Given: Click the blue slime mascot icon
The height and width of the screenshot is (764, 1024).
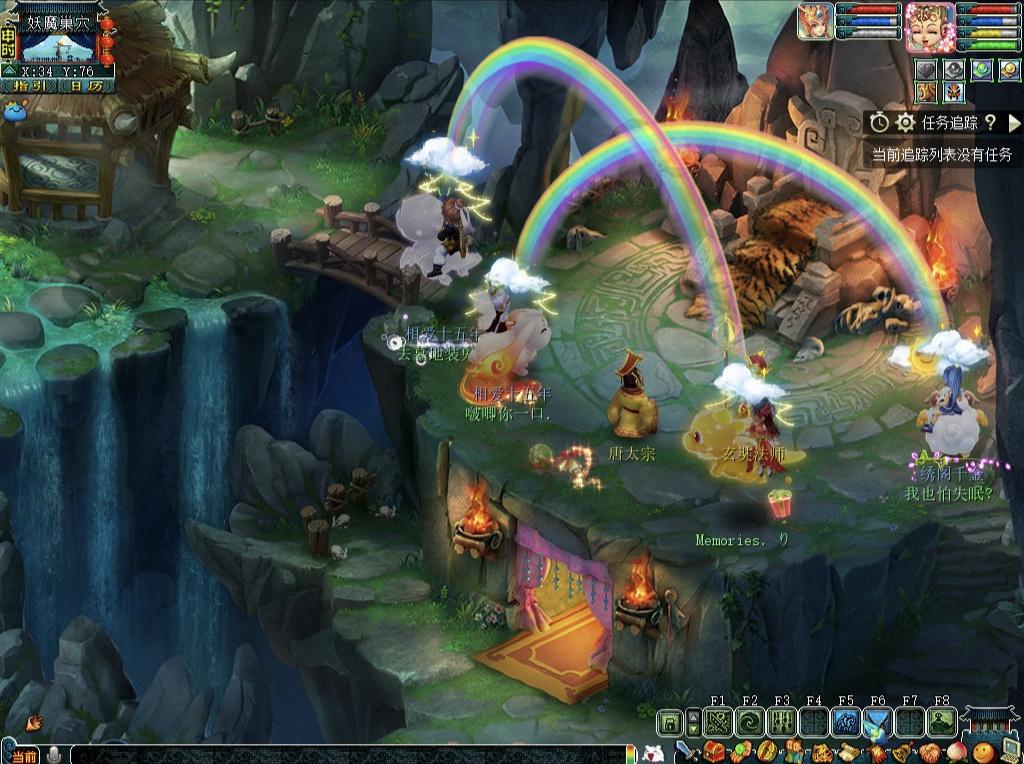Looking at the screenshot, I should [x=16, y=111].
